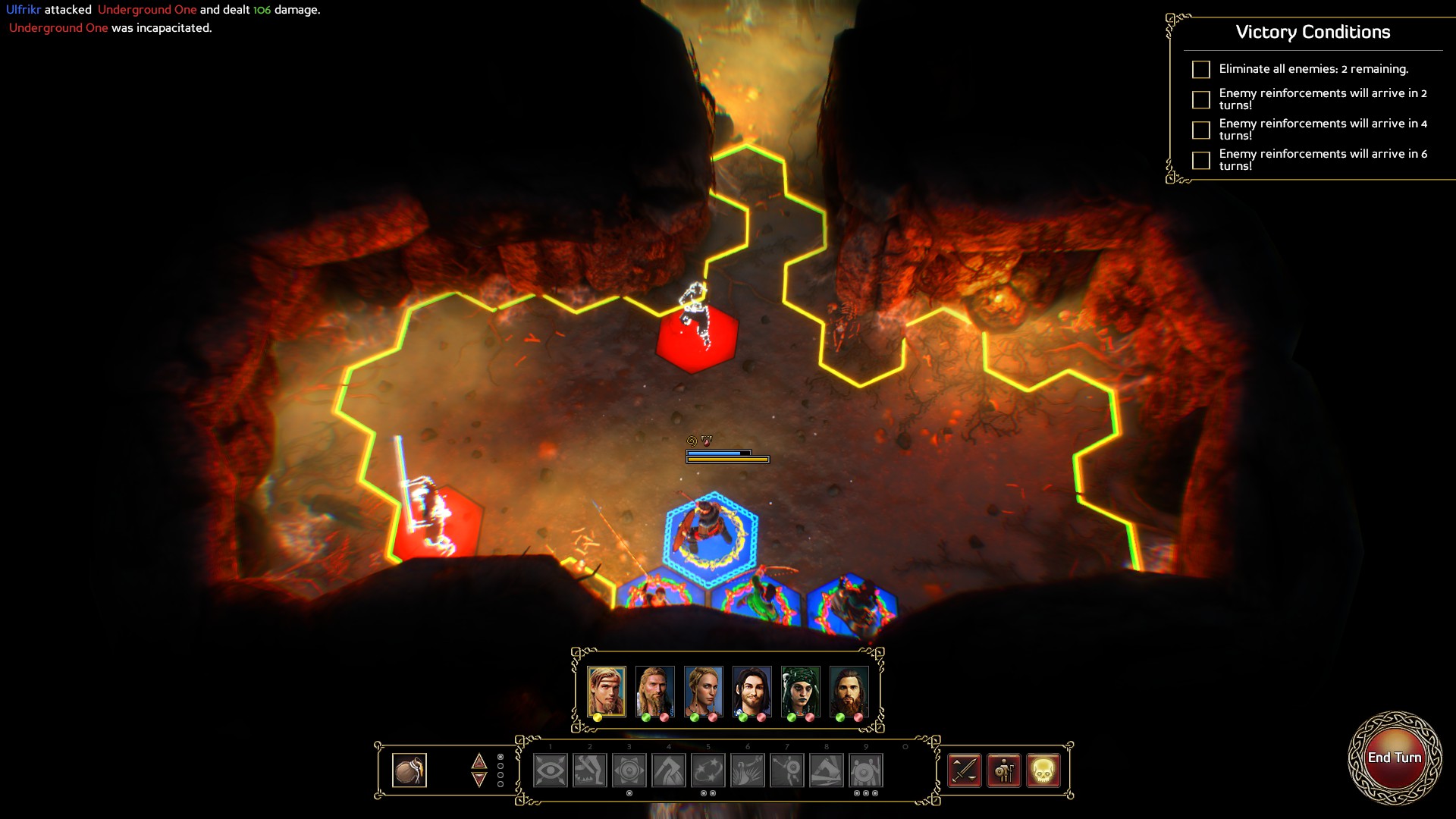This screenshot has height=819, width=1456.
Task: Select the long-bearded blond warrior portrait
Action: click(654, 691)
